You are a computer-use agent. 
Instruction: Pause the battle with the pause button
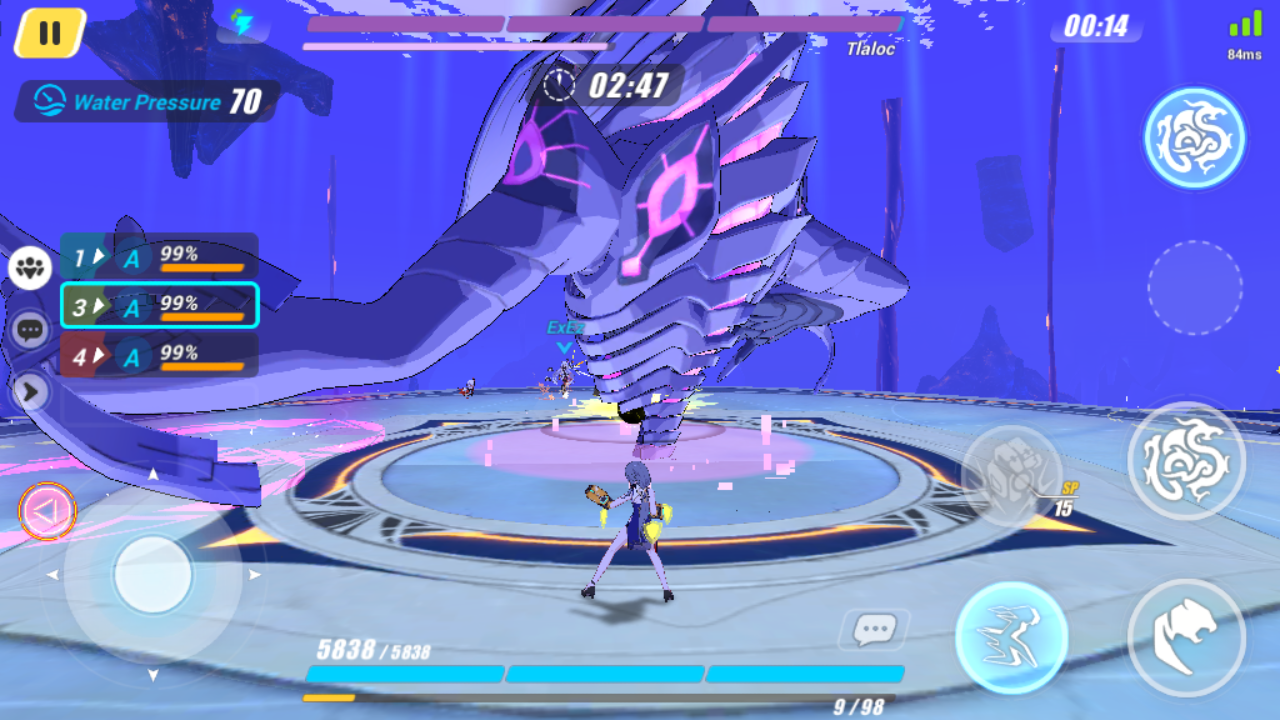[x=47, y=31]
